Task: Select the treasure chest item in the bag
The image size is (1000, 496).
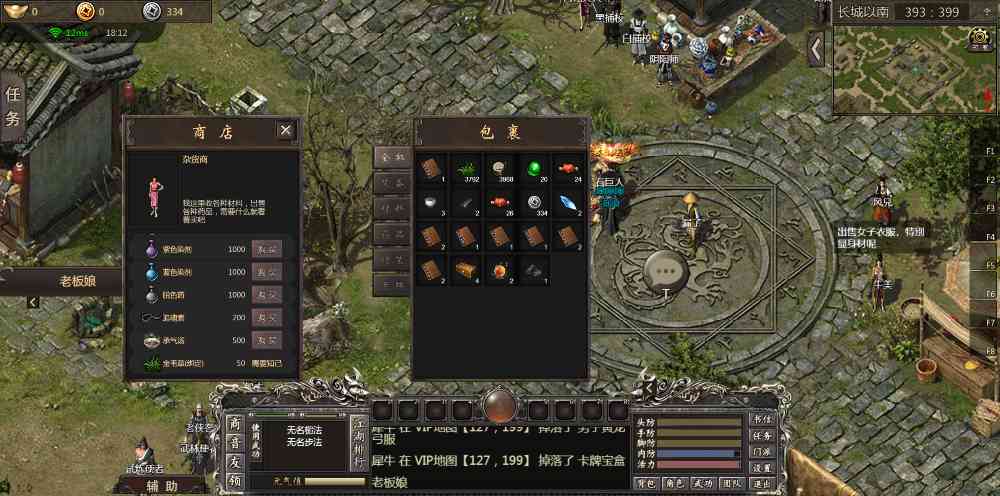Action: point(465,270)
